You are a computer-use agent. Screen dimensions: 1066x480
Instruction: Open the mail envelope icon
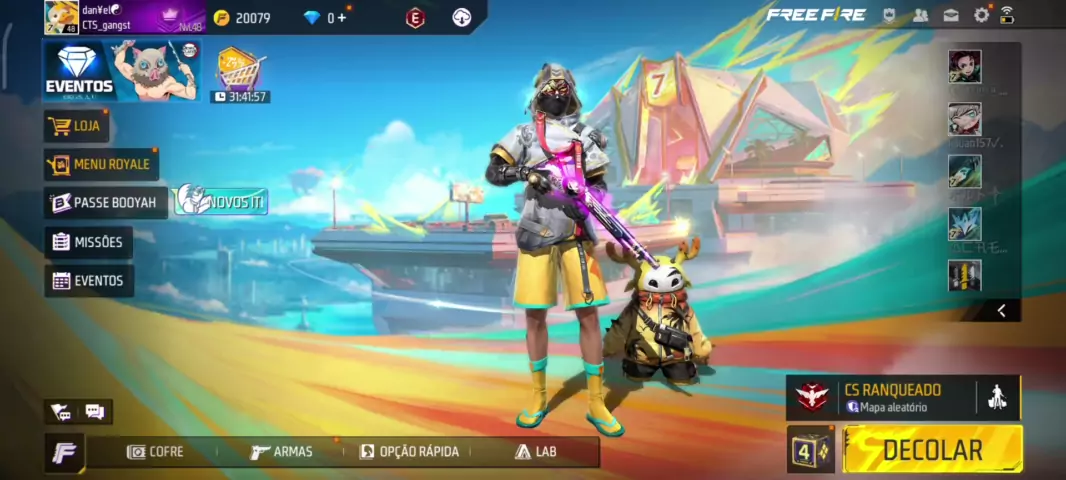pyautogui.click(x=951, y=15)
